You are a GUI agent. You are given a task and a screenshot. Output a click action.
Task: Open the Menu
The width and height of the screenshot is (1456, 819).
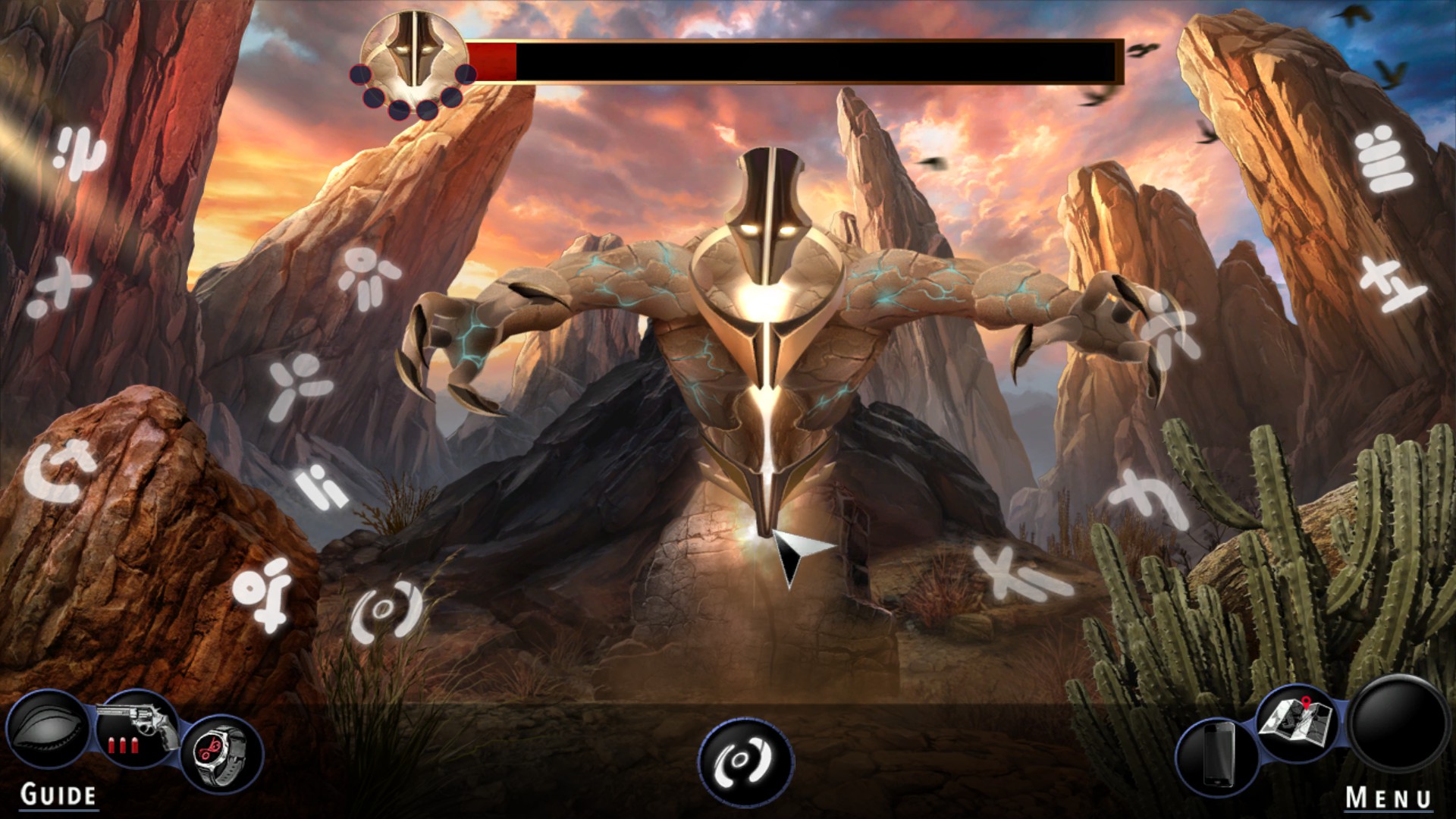coord(1389,797)
